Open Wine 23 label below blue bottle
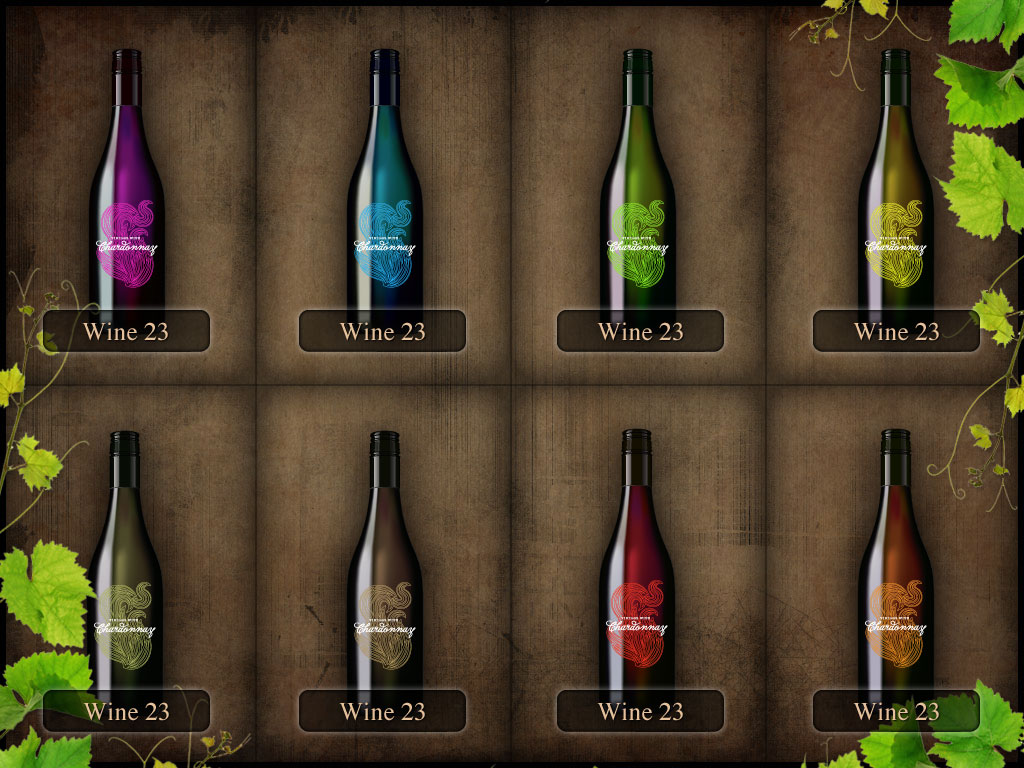Viewport: 1024px width, 768px height. coord(382,331)
